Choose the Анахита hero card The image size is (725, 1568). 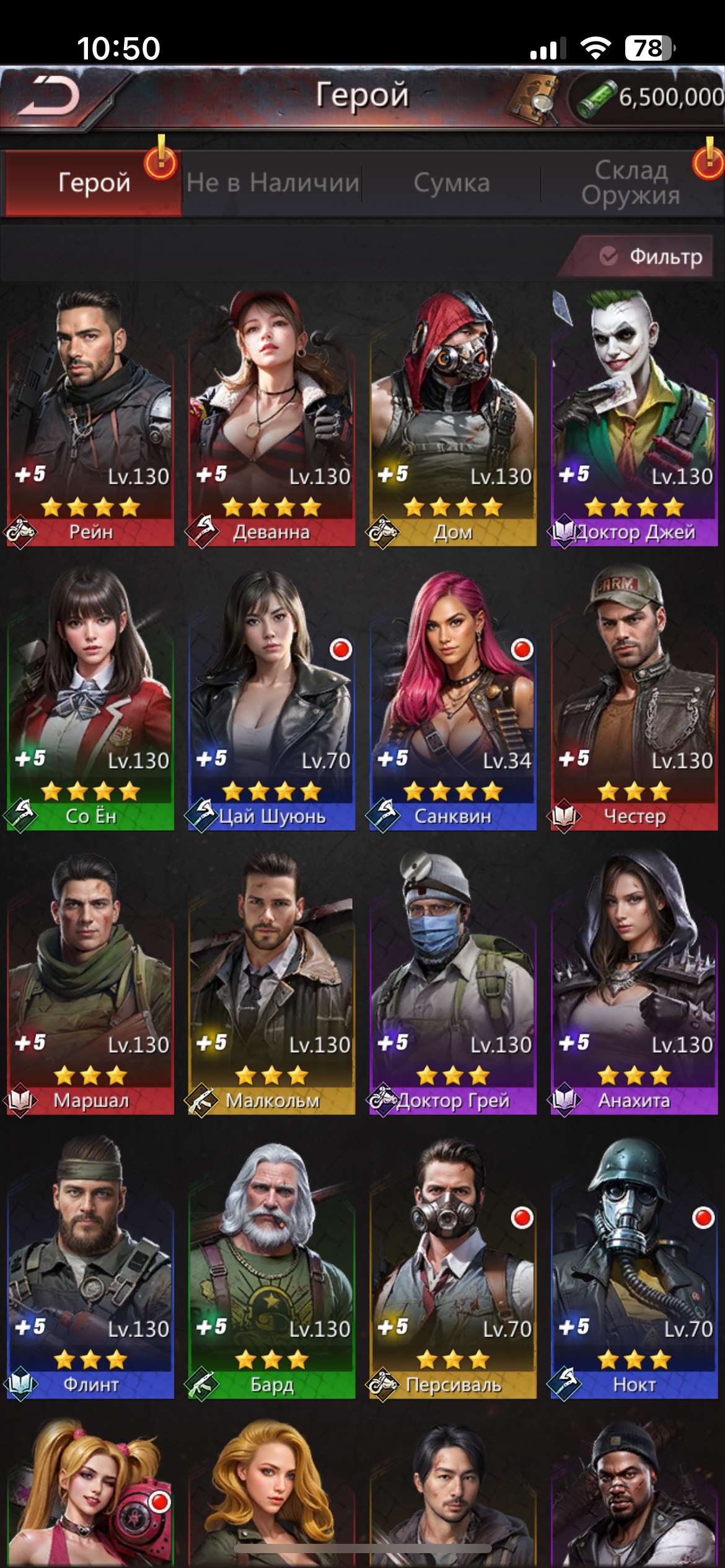[634, 985]
